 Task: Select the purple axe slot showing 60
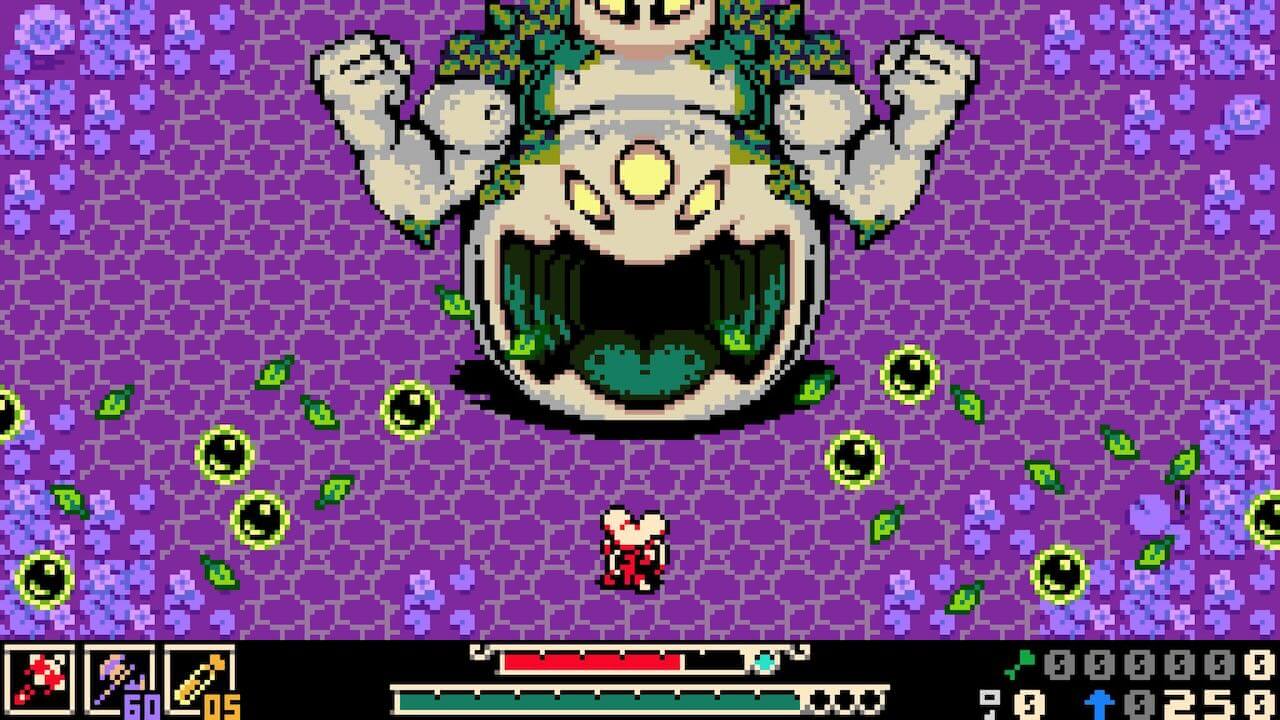[x=120, y=680]
